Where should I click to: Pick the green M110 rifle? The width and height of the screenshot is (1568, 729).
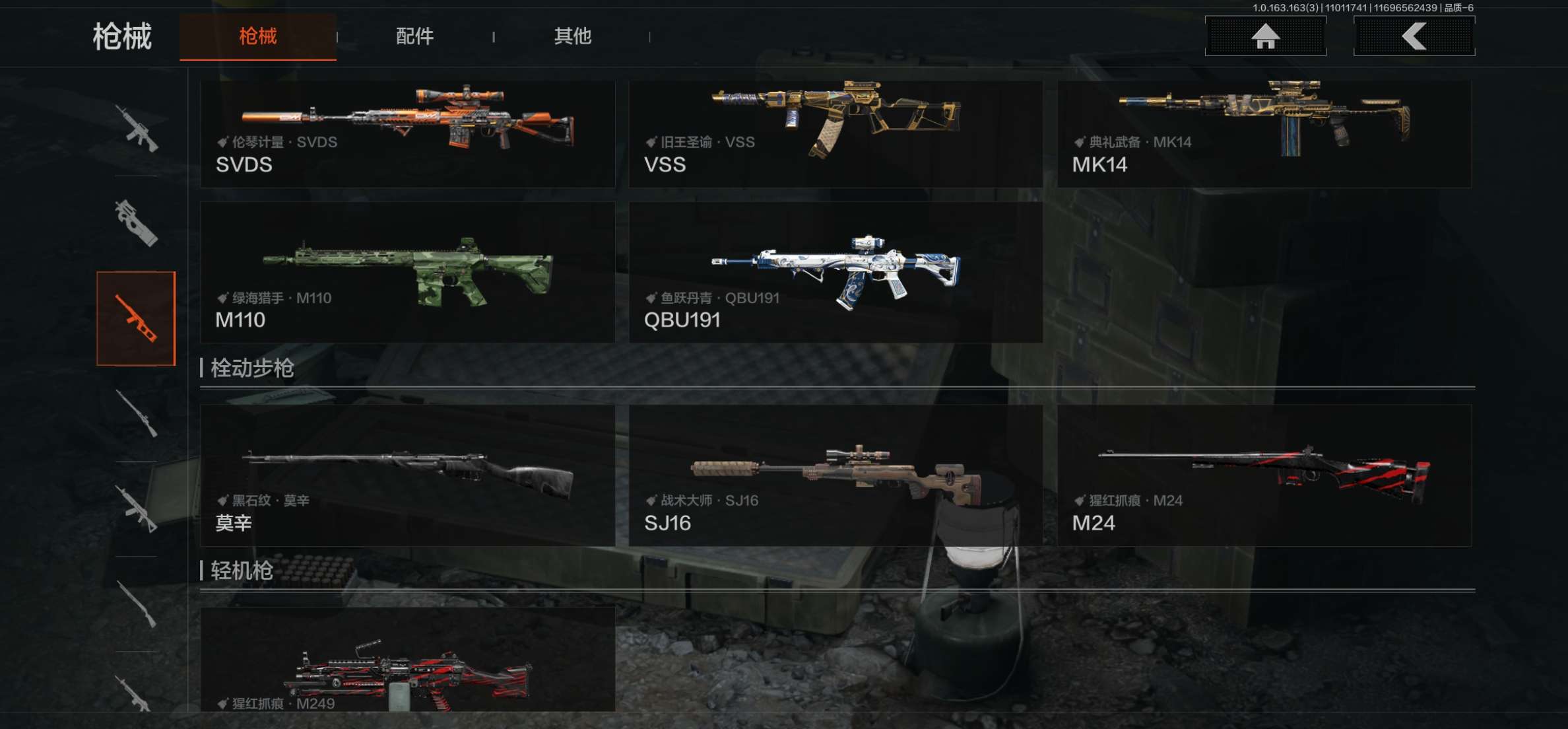(407, 272)
